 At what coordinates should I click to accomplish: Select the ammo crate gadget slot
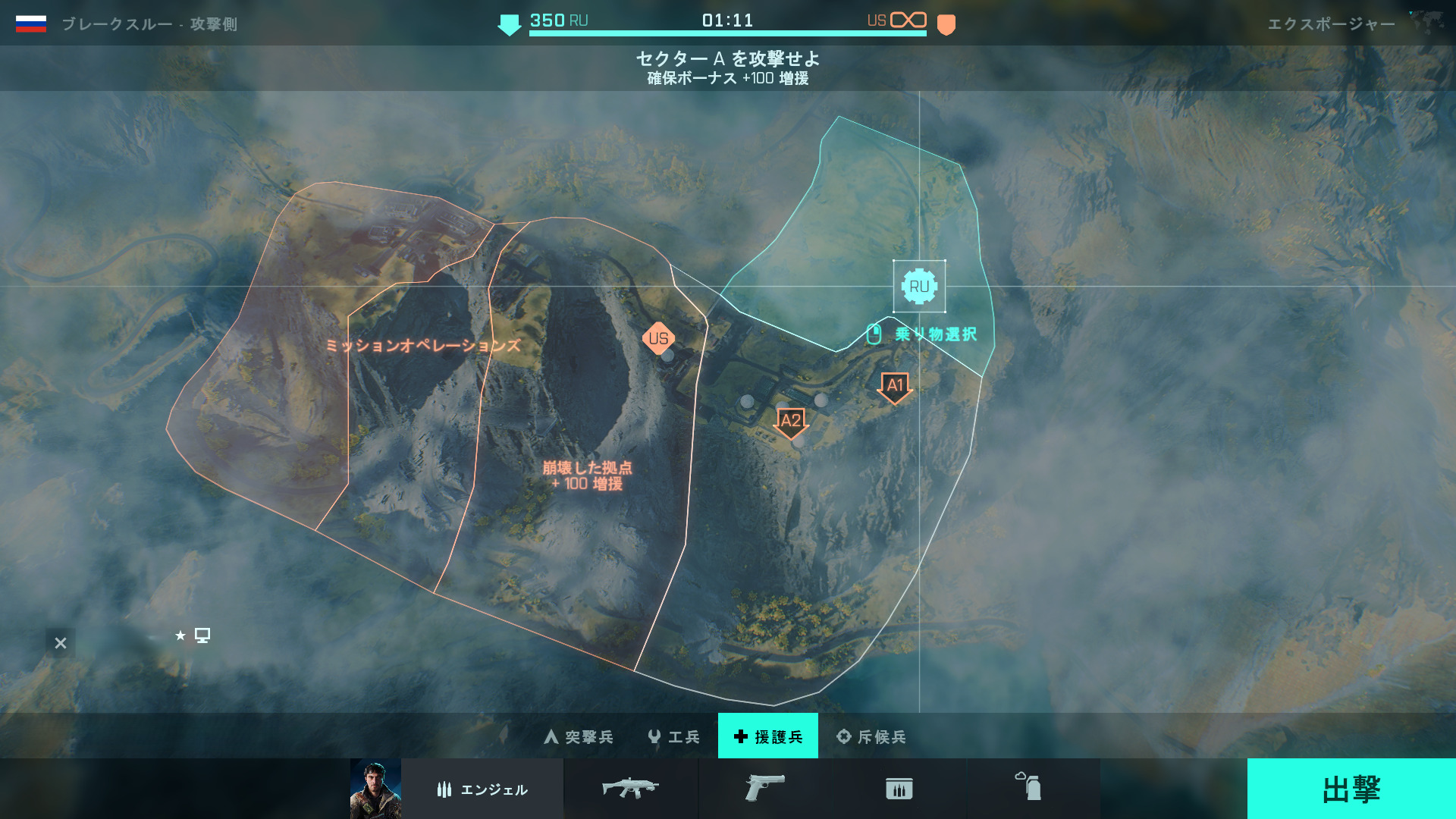coord(899,789)
